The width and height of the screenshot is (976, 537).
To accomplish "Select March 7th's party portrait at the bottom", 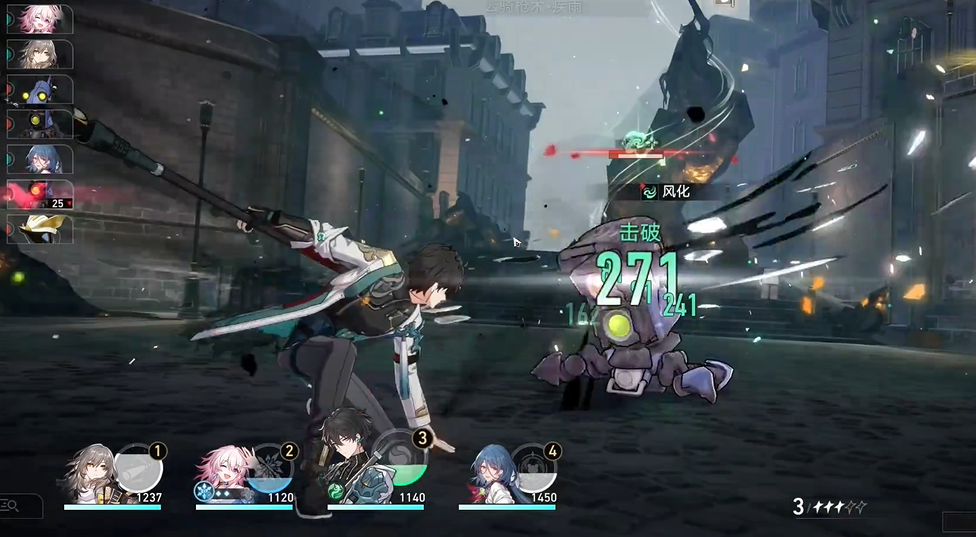I will 222,470.
